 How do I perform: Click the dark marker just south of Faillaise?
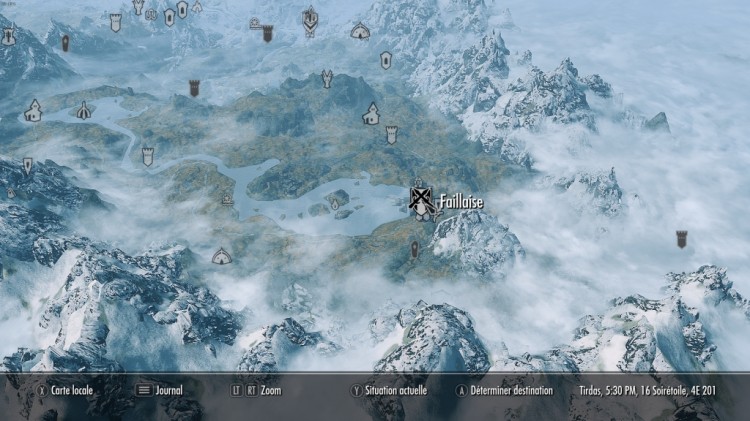[x=415, y=247]
